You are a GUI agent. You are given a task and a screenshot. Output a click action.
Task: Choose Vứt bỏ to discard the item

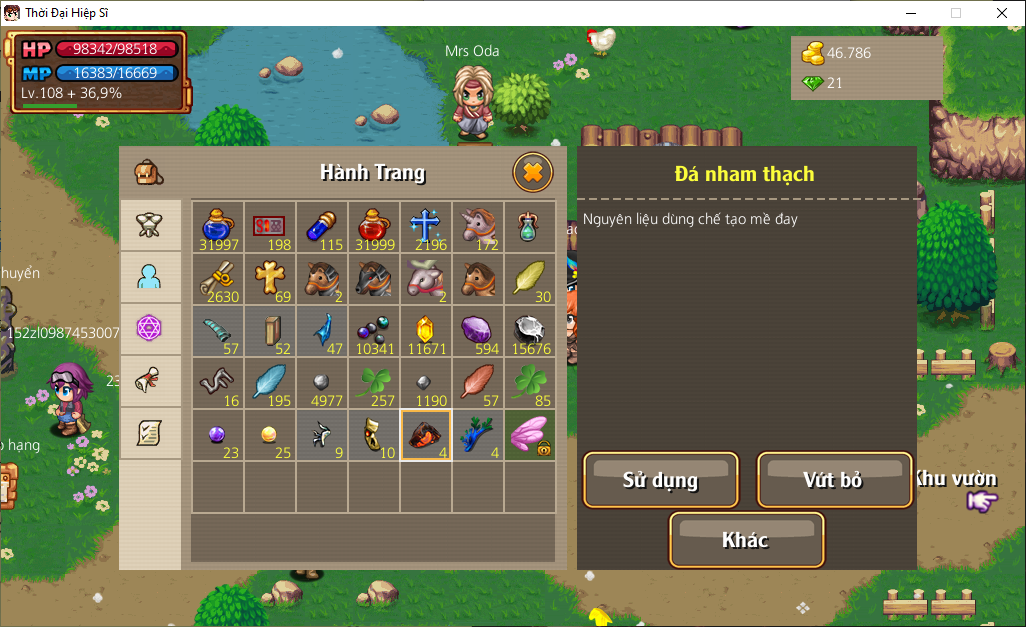(x=834, y=480)
